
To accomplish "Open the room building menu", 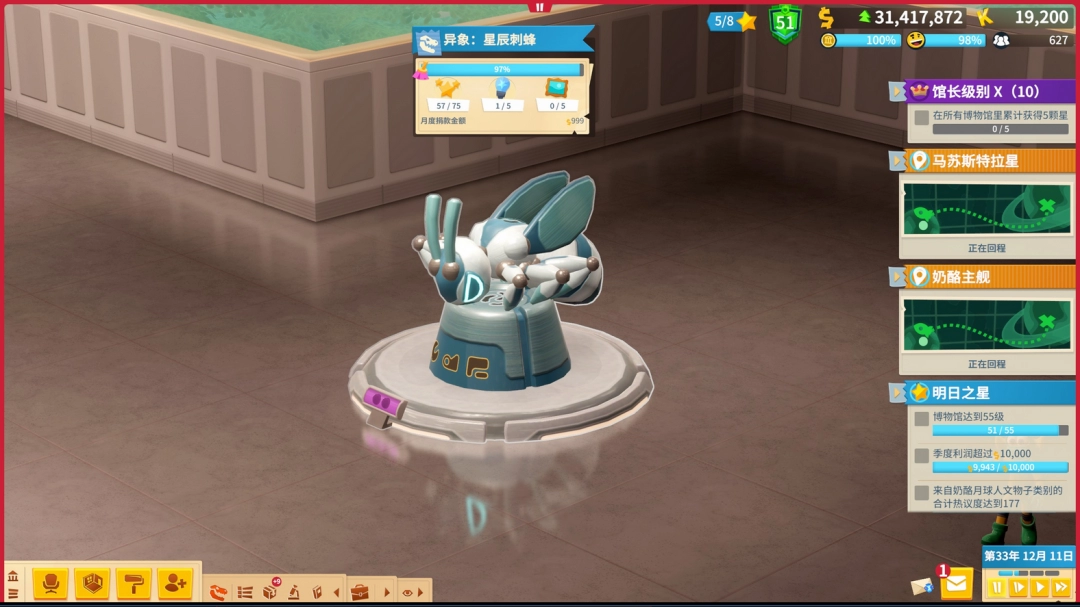I will [92, 582].
